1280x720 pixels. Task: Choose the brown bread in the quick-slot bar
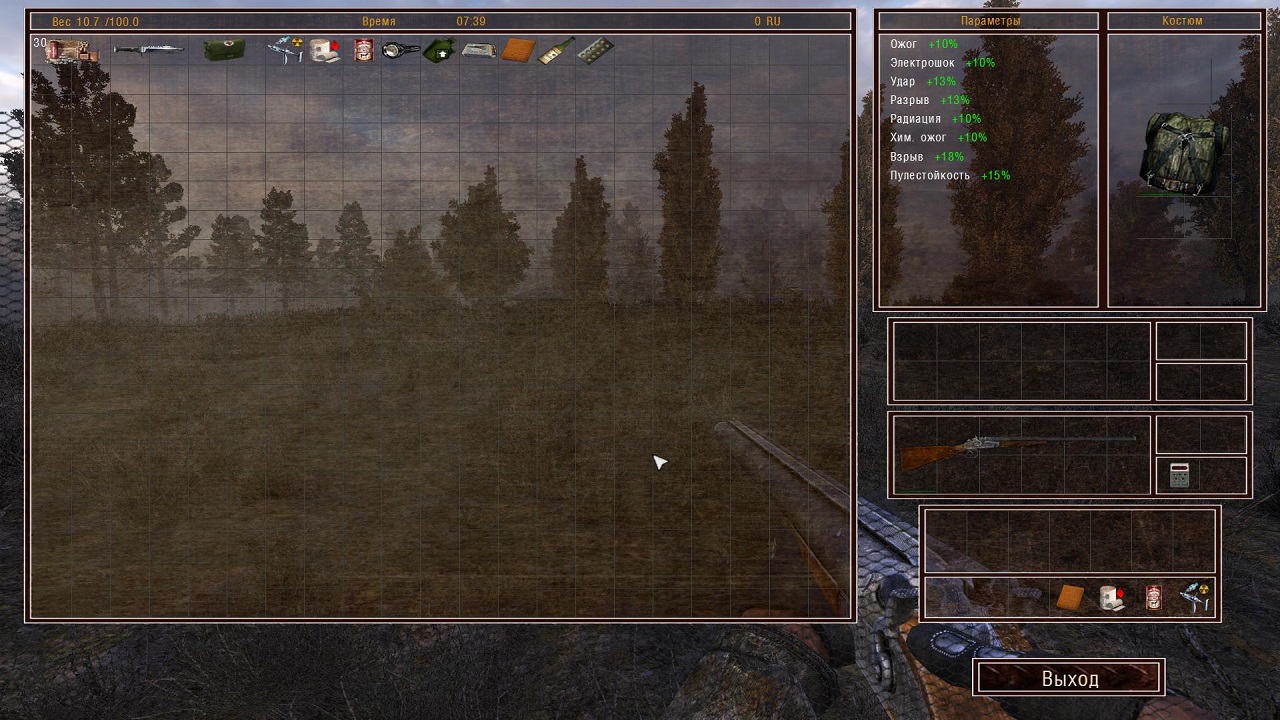(1070, 597)
